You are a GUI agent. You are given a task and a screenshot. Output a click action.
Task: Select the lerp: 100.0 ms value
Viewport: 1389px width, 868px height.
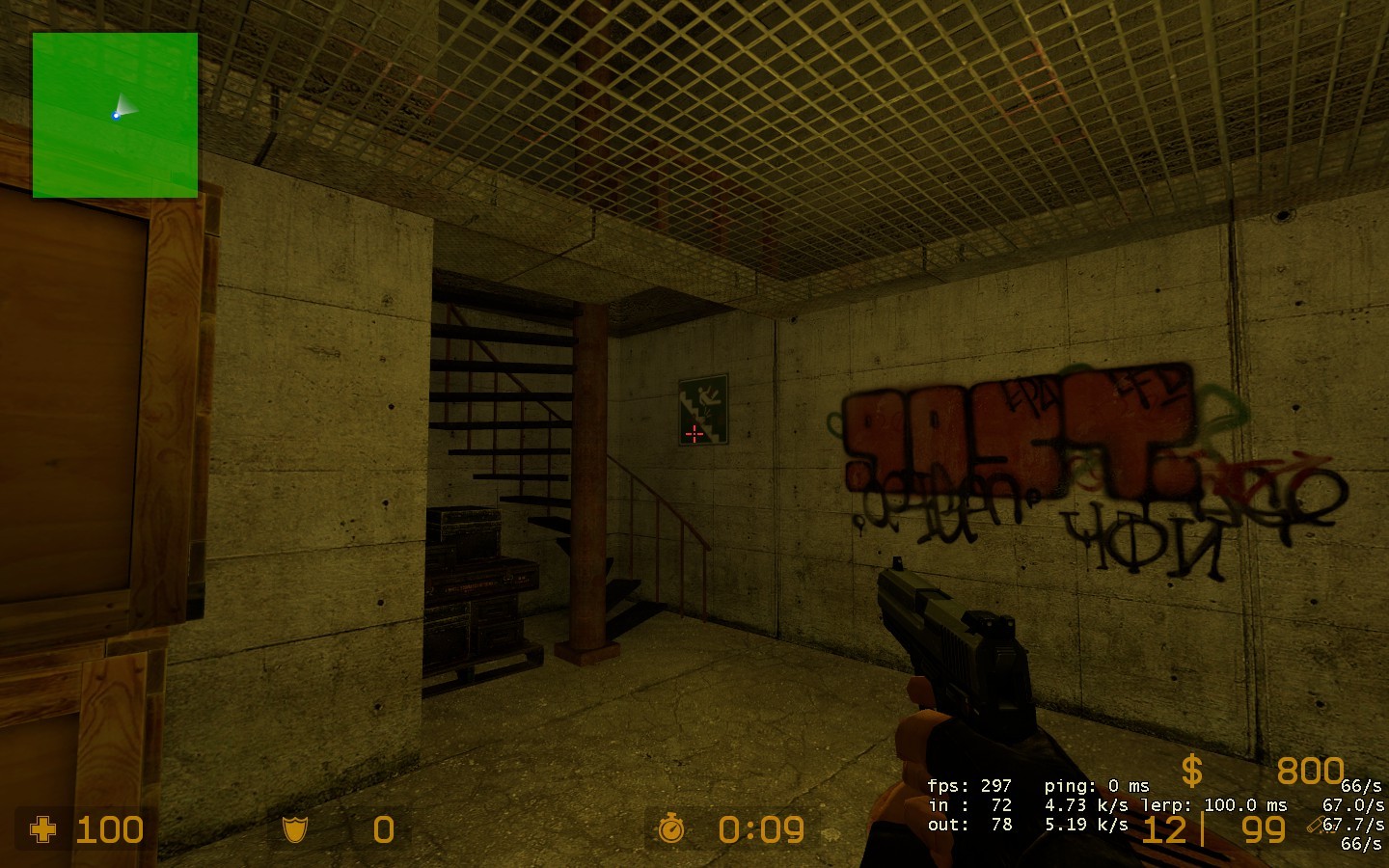1217,804
